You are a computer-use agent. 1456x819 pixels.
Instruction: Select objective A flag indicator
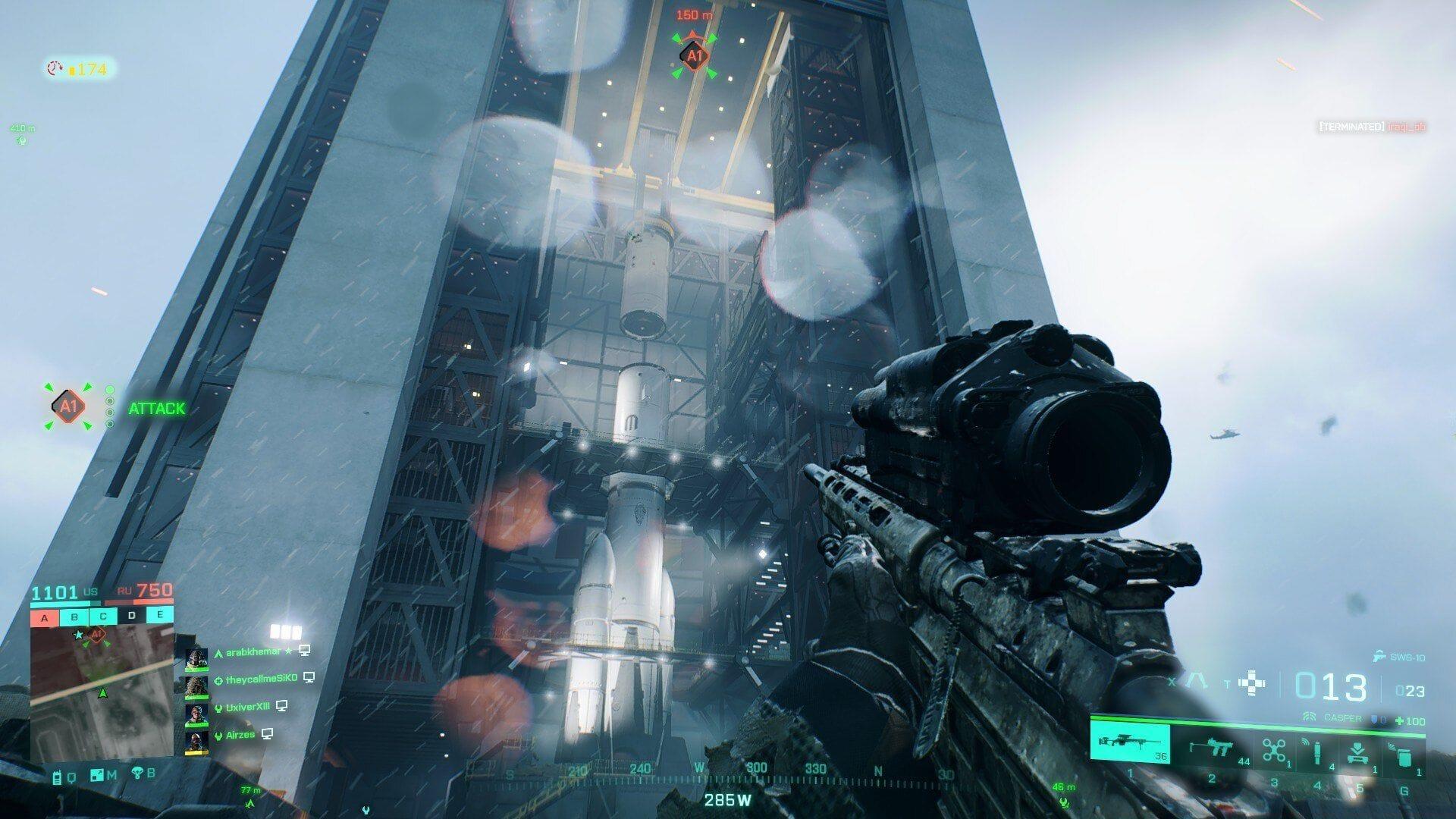tap(45, 617)
